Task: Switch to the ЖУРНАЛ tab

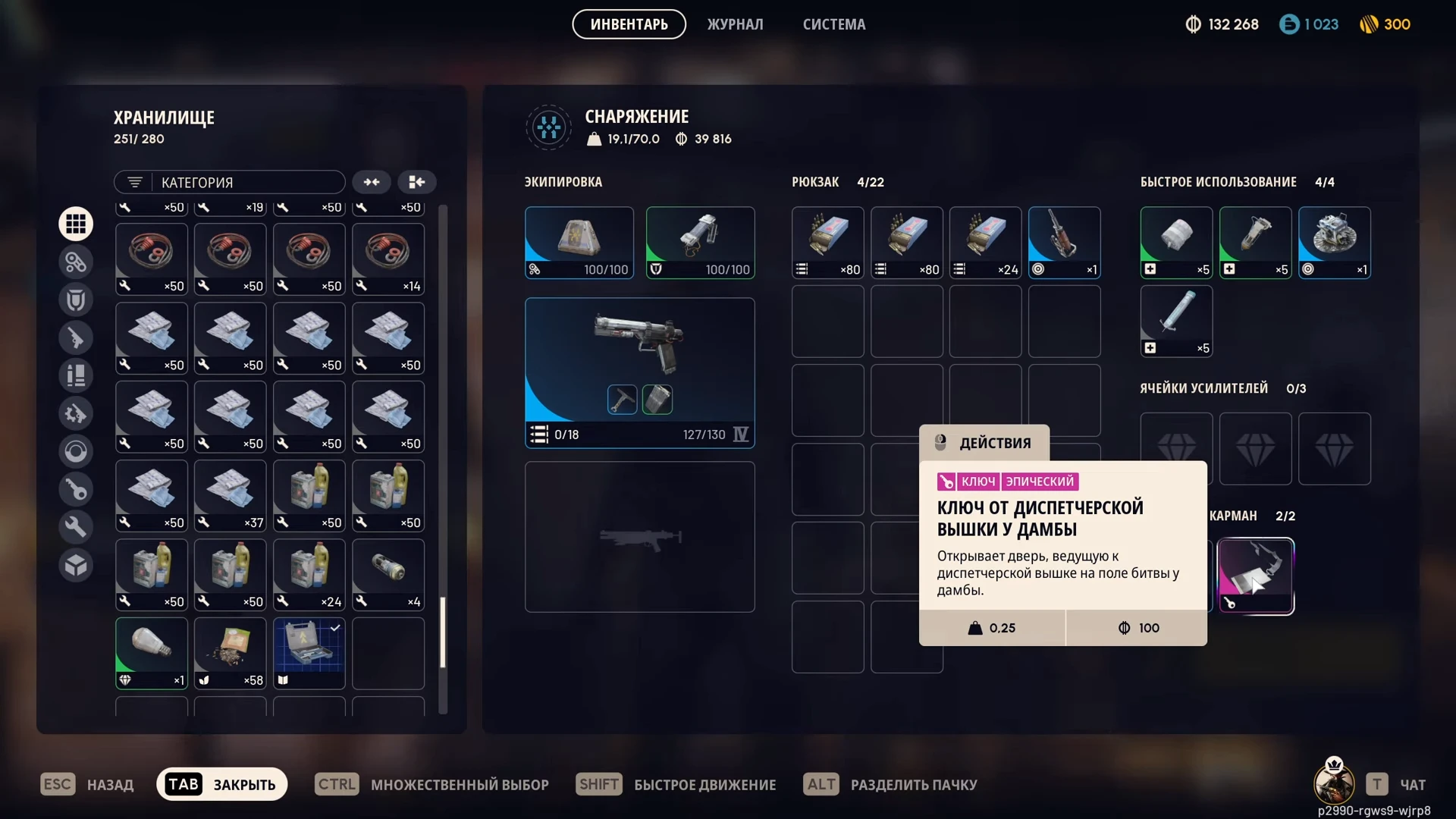Action: (735, 24)
